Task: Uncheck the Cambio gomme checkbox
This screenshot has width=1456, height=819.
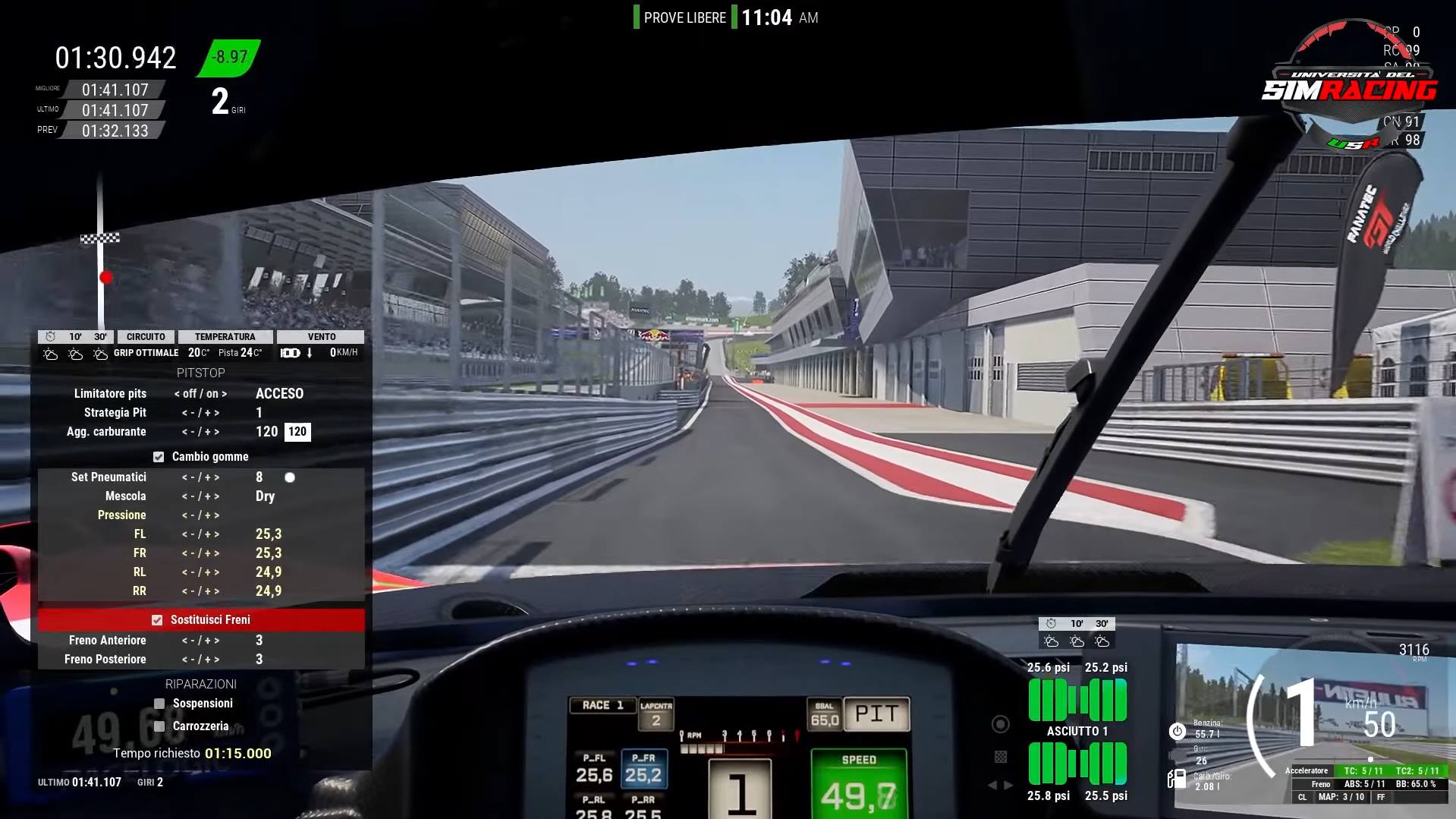Action: click(x=159, y=457)
